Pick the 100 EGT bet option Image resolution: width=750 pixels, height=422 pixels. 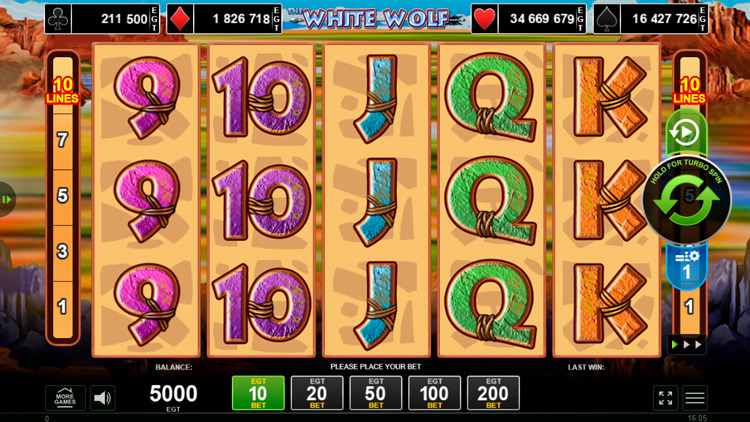point(435,393)
